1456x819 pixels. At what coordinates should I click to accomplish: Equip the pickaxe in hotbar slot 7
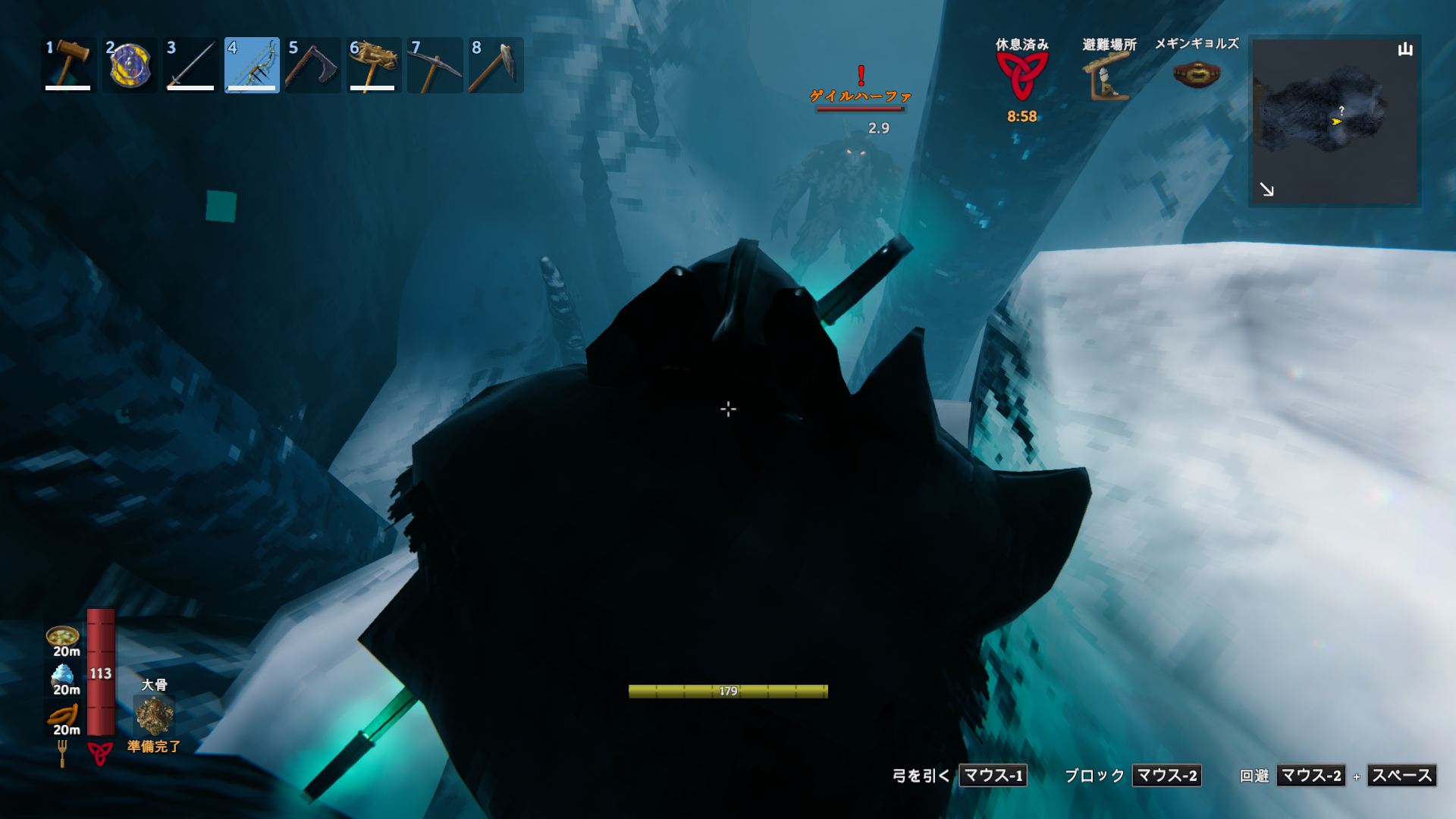(435, 65)
